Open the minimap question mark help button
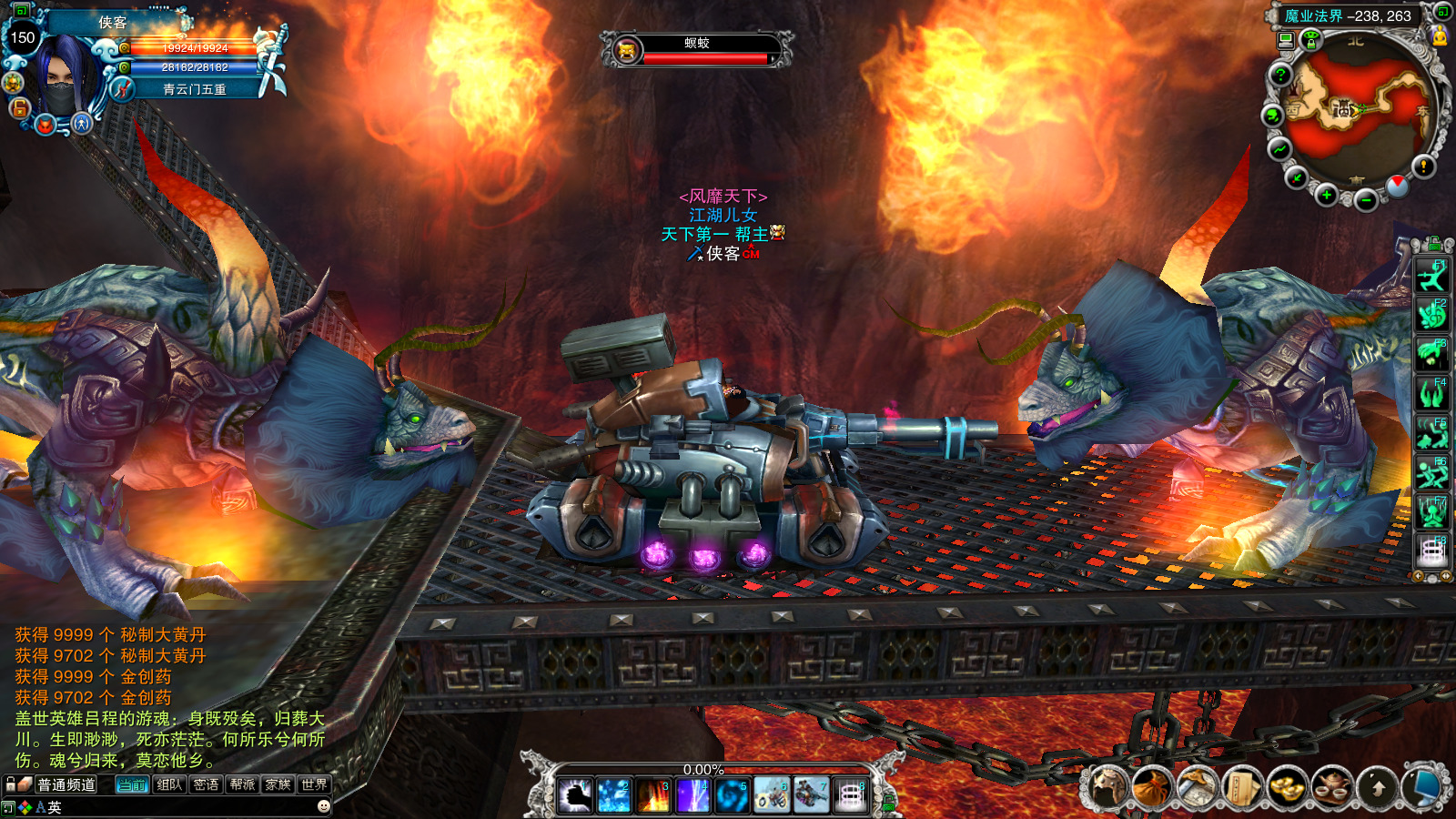Image resolution: width=1456 pixels, height=819 pixels. coord(1280,75)
